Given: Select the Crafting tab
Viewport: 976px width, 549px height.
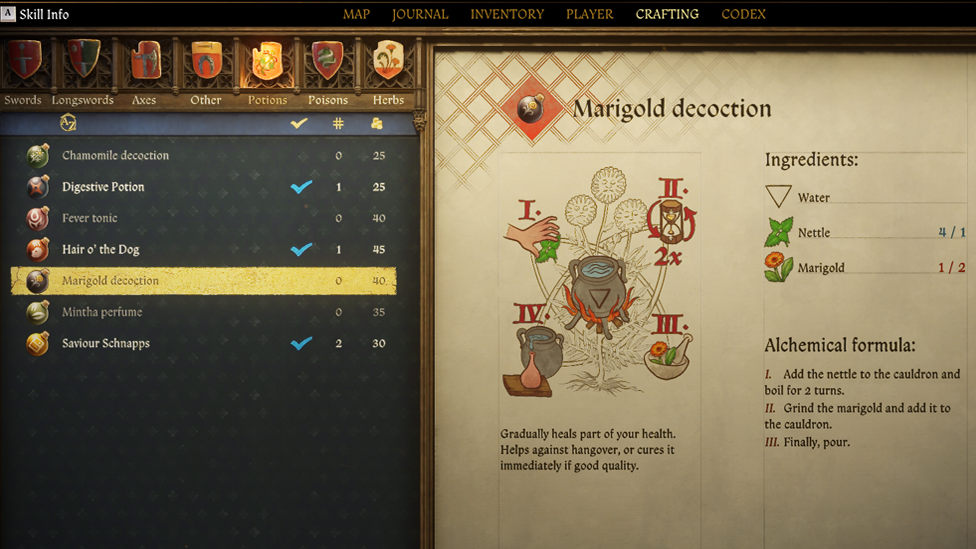Looking at the screenshot, I should (x=667, y=14).
